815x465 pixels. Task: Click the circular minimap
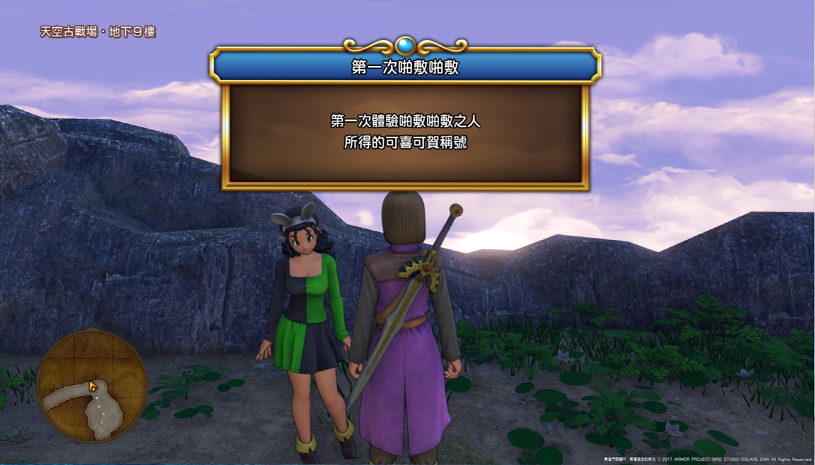click(92, 386)
